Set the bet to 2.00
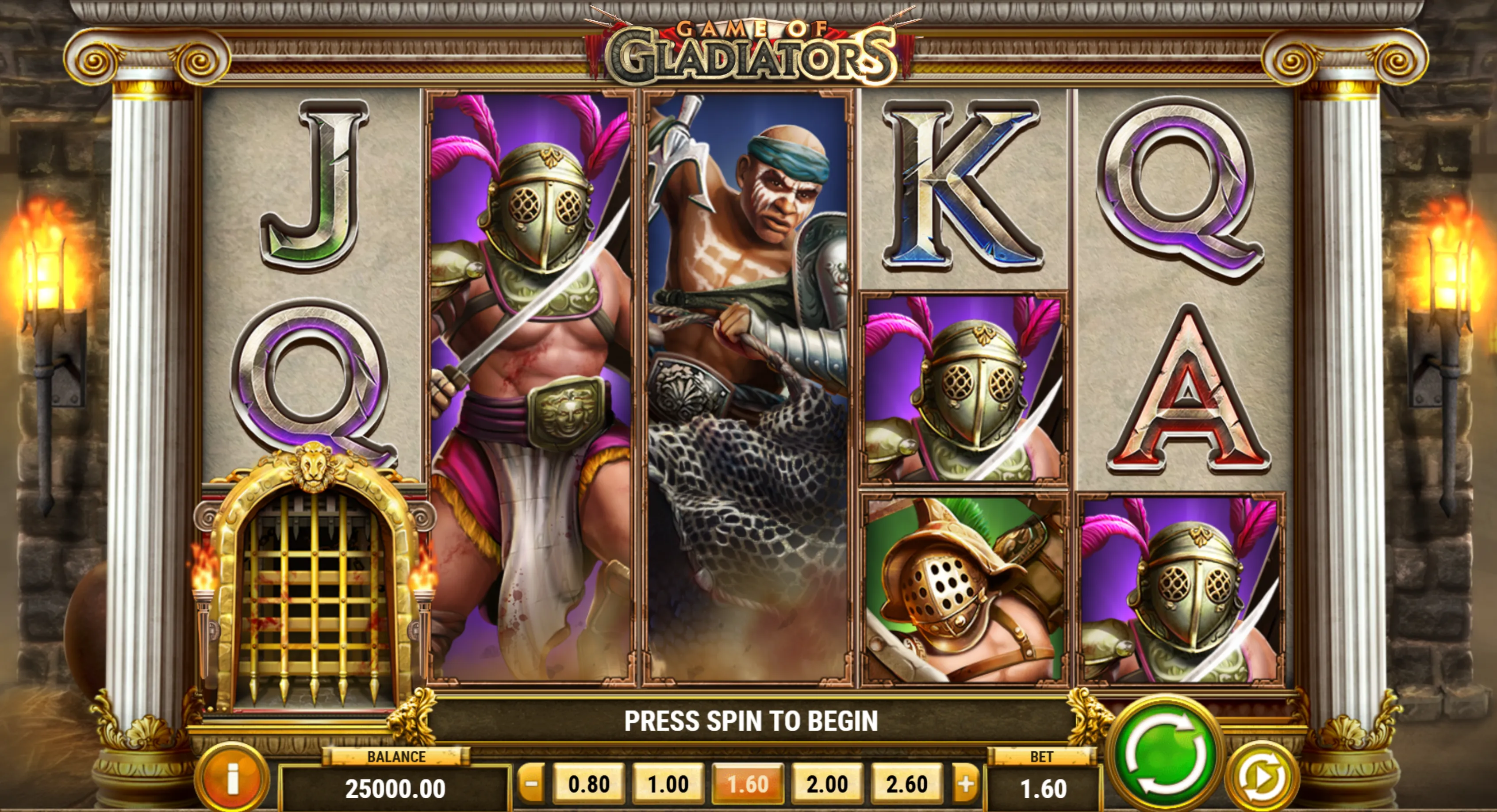Viewport: 1497px width, 812px height. coord(828,784)
